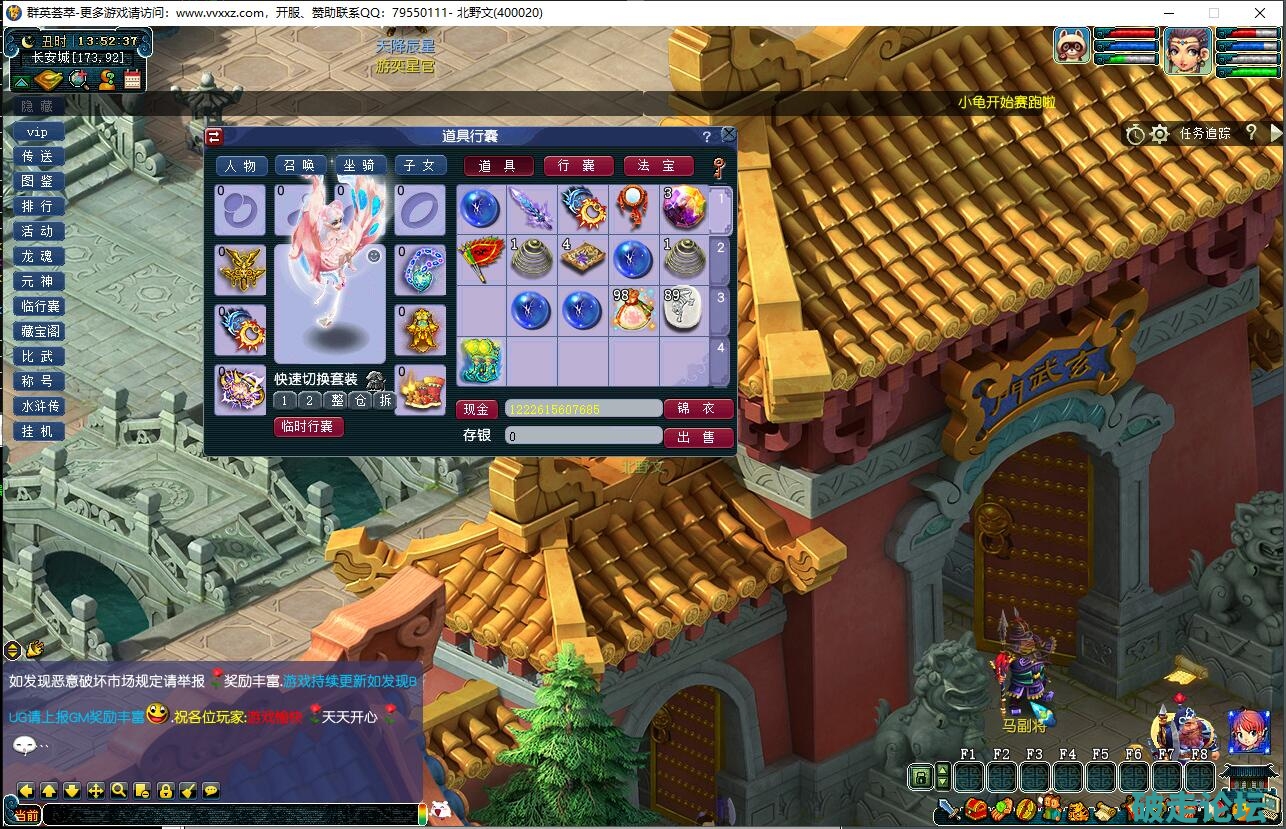Open the 锦衣 costume button

pyautogui.click(x=698, y=409)
